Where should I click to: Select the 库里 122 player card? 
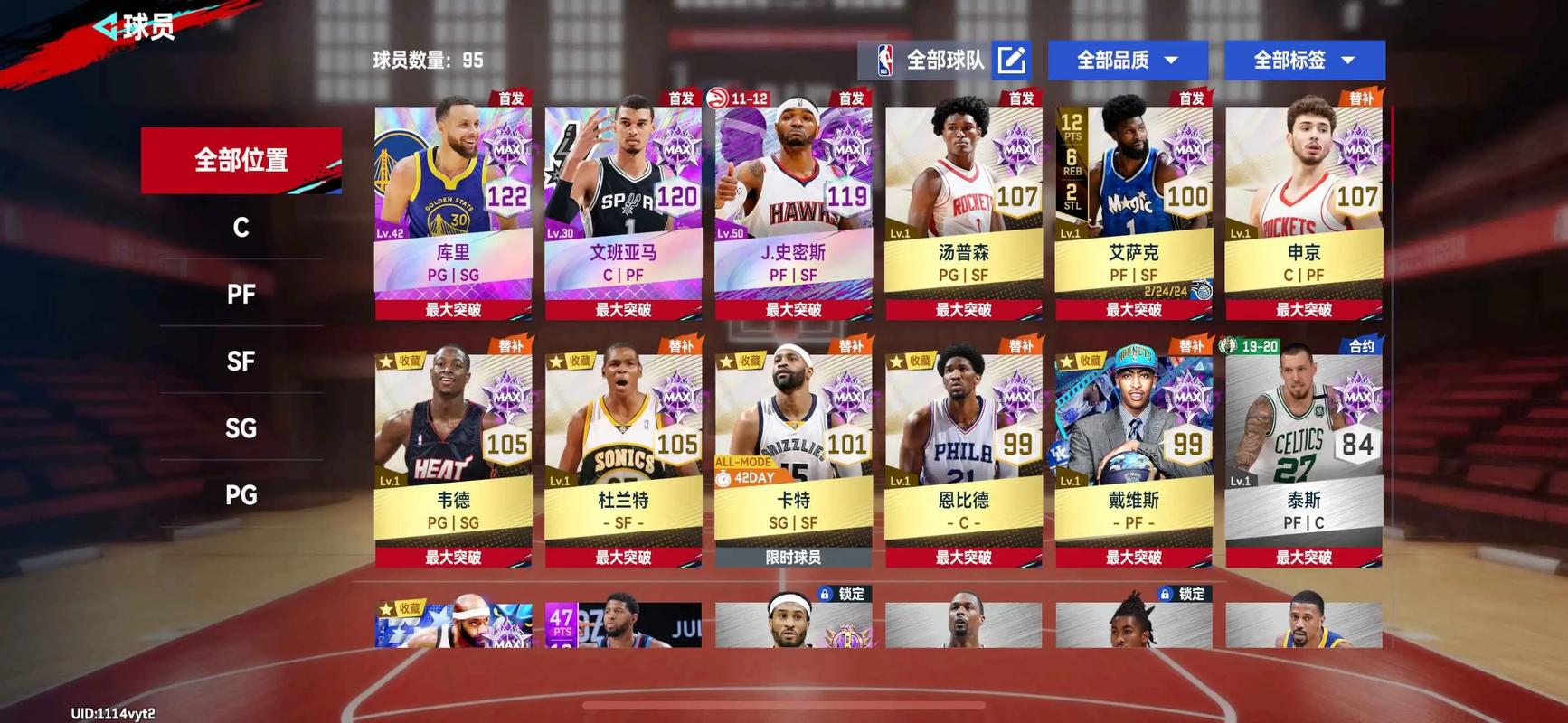pyautogui.click(x=453, y=208)
